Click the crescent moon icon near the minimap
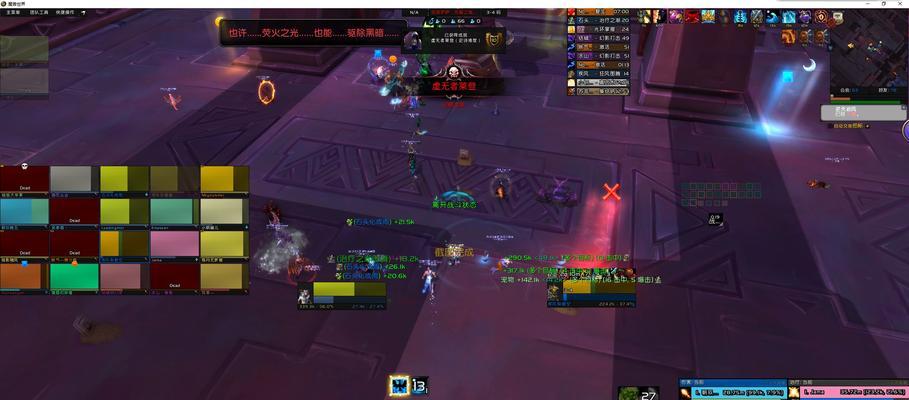Viewport: 909px width, 400px height. pos(810,65)
